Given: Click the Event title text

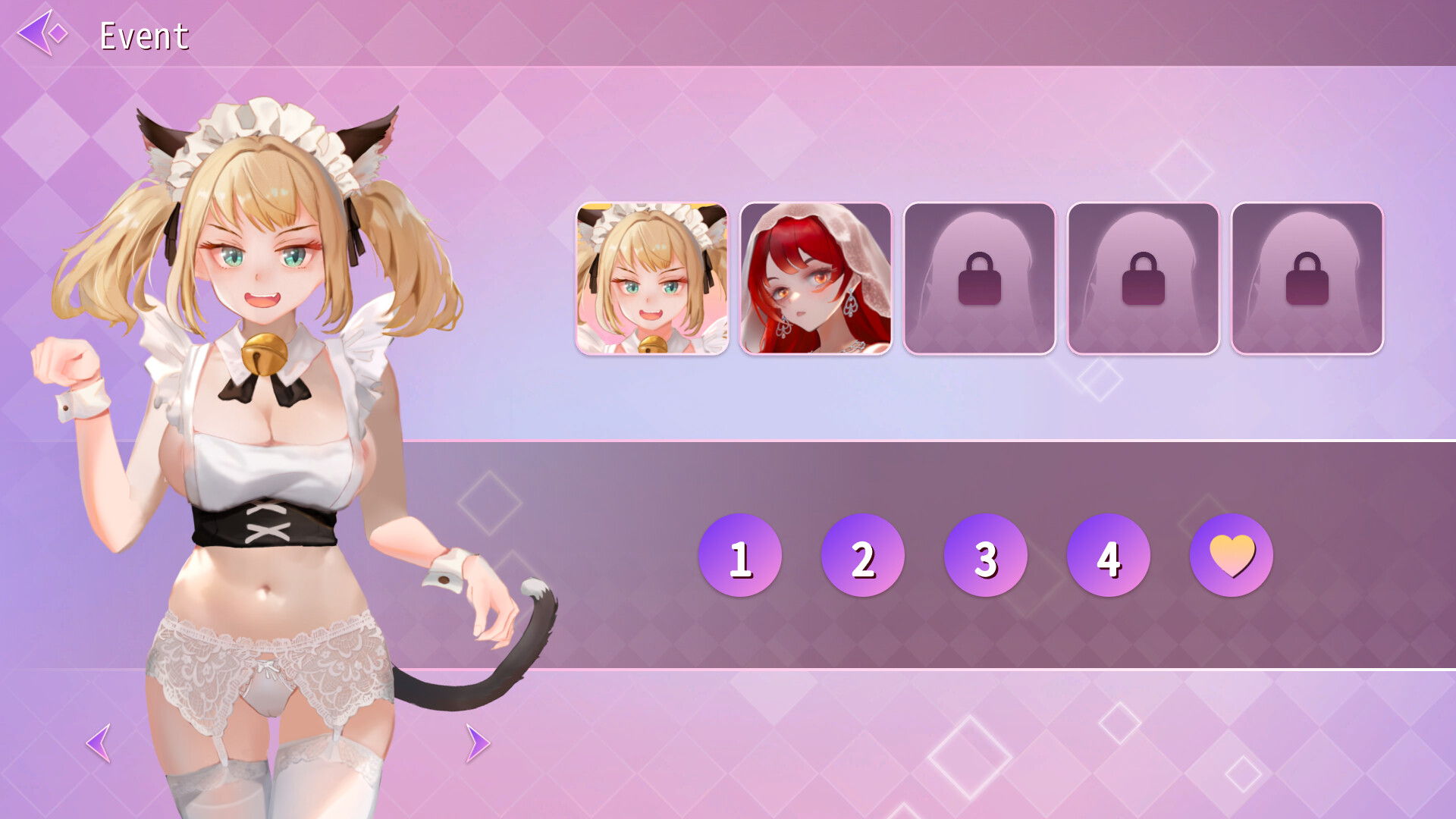Looking at the screenshot, I should [144, 36].
